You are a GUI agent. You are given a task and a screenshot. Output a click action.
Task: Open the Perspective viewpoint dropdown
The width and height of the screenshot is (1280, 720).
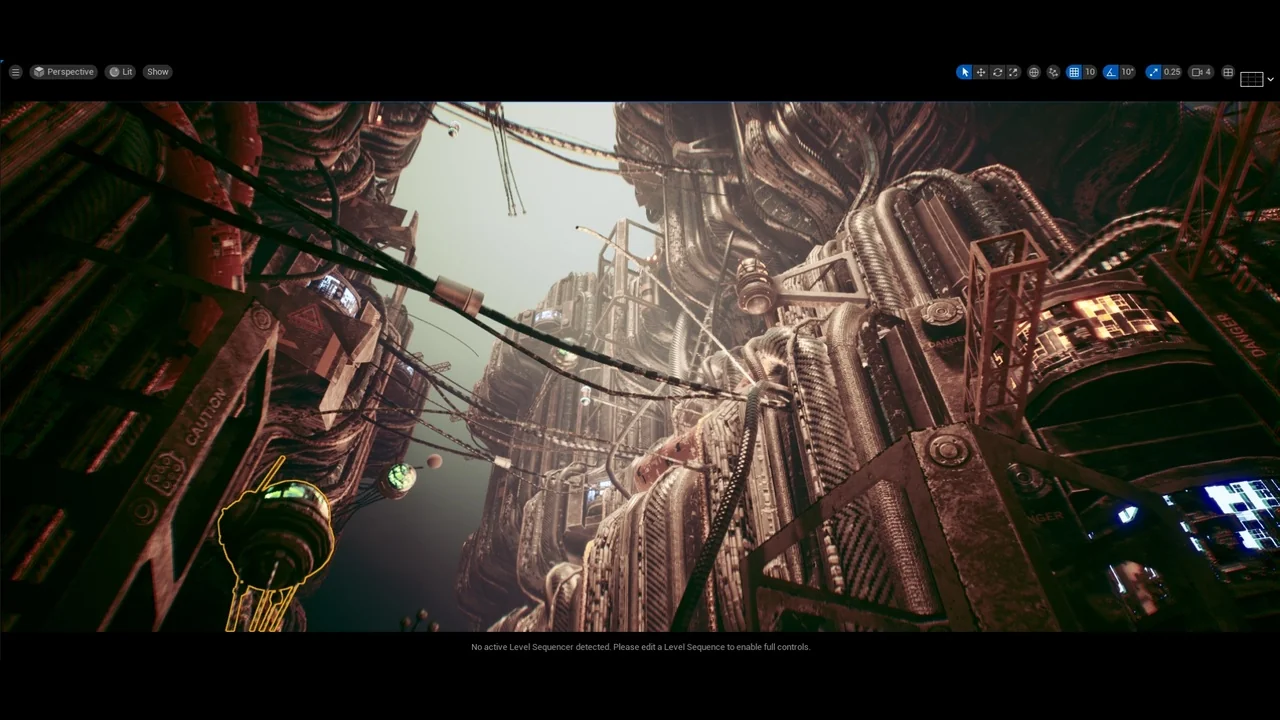63,71
